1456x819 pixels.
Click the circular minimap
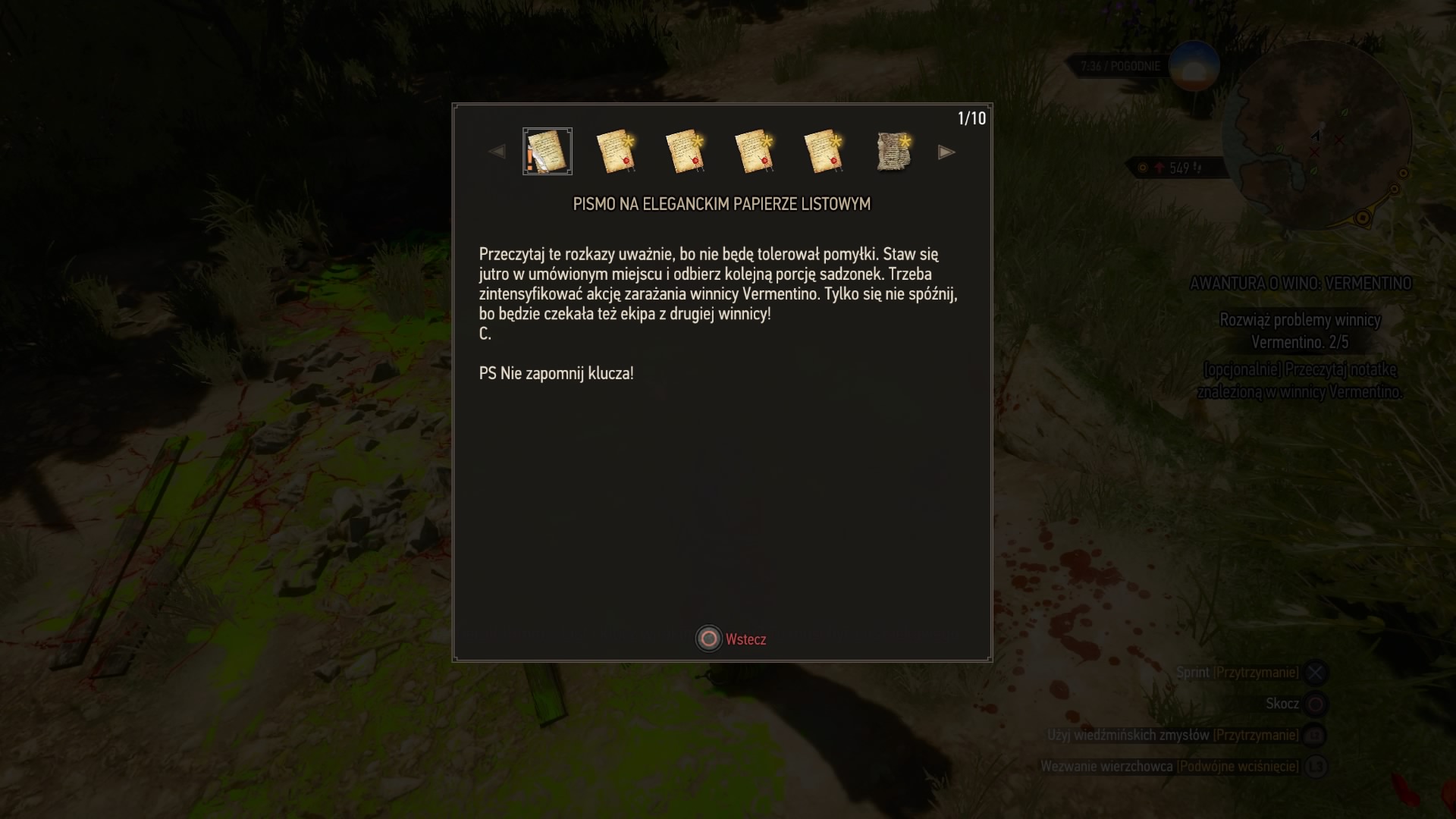1323,136
